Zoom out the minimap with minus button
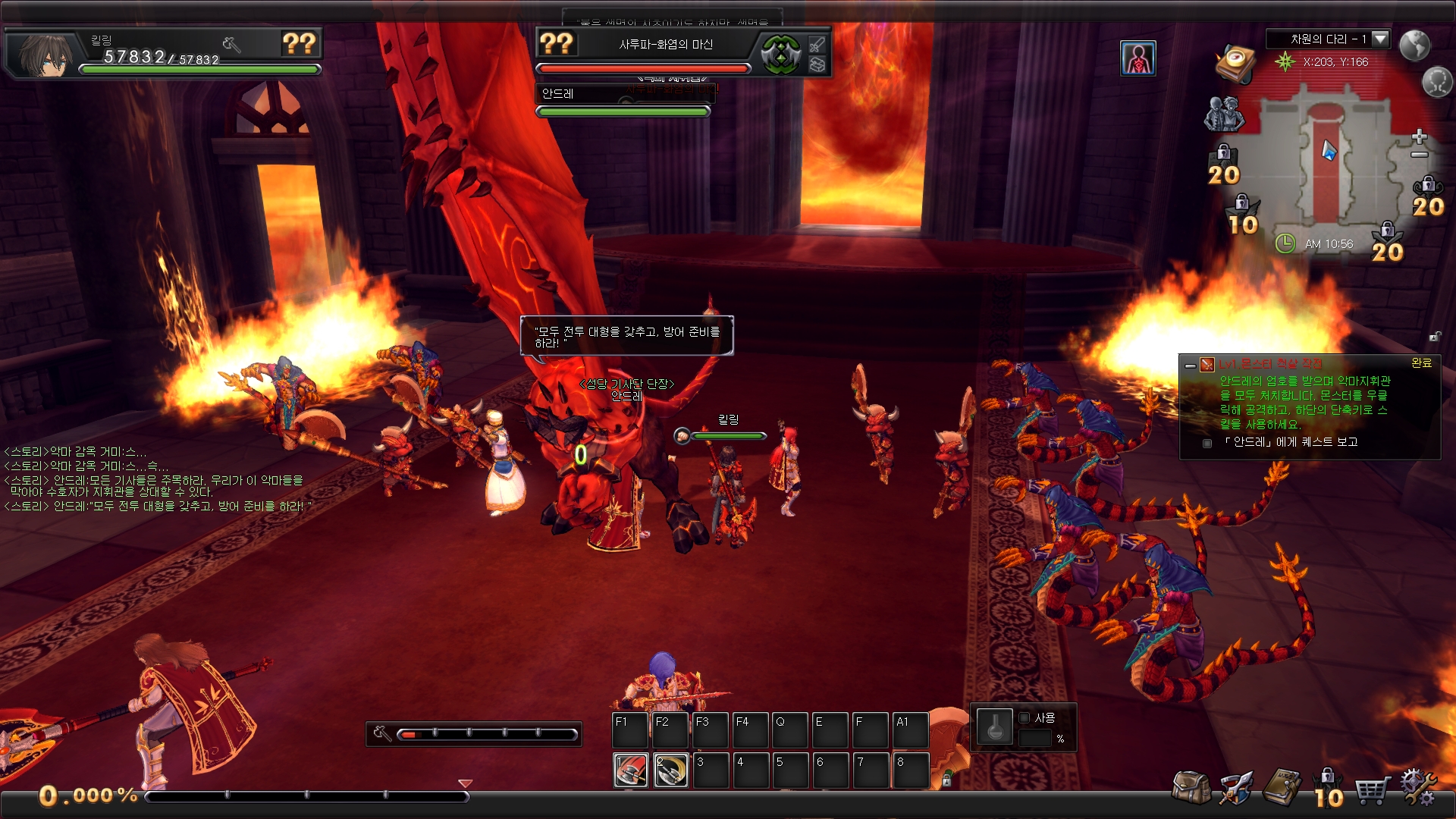The width and height of the screenshot is (1456, 819). (1420, 155)
